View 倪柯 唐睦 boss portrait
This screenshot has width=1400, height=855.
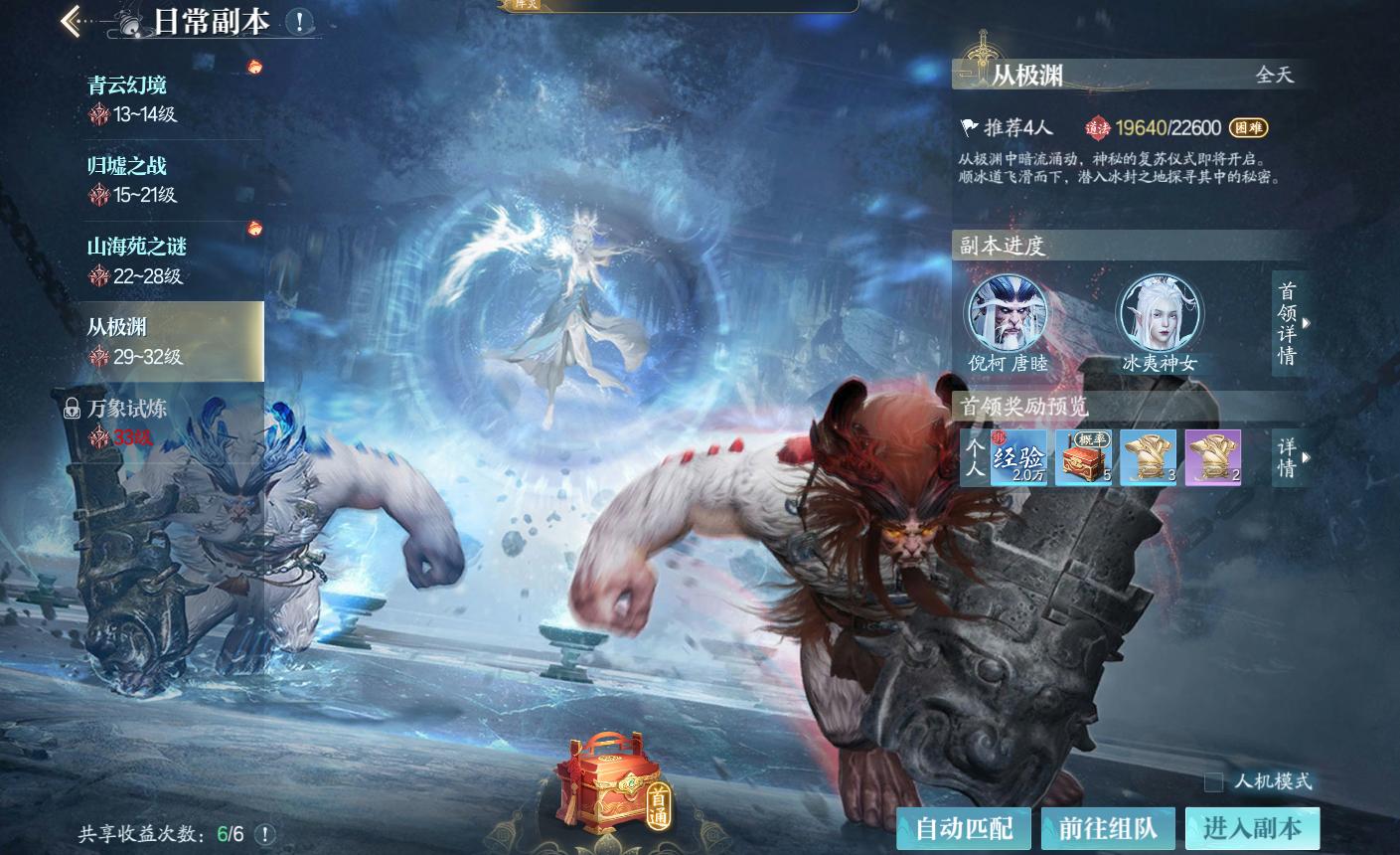[x=1008, y=313]
